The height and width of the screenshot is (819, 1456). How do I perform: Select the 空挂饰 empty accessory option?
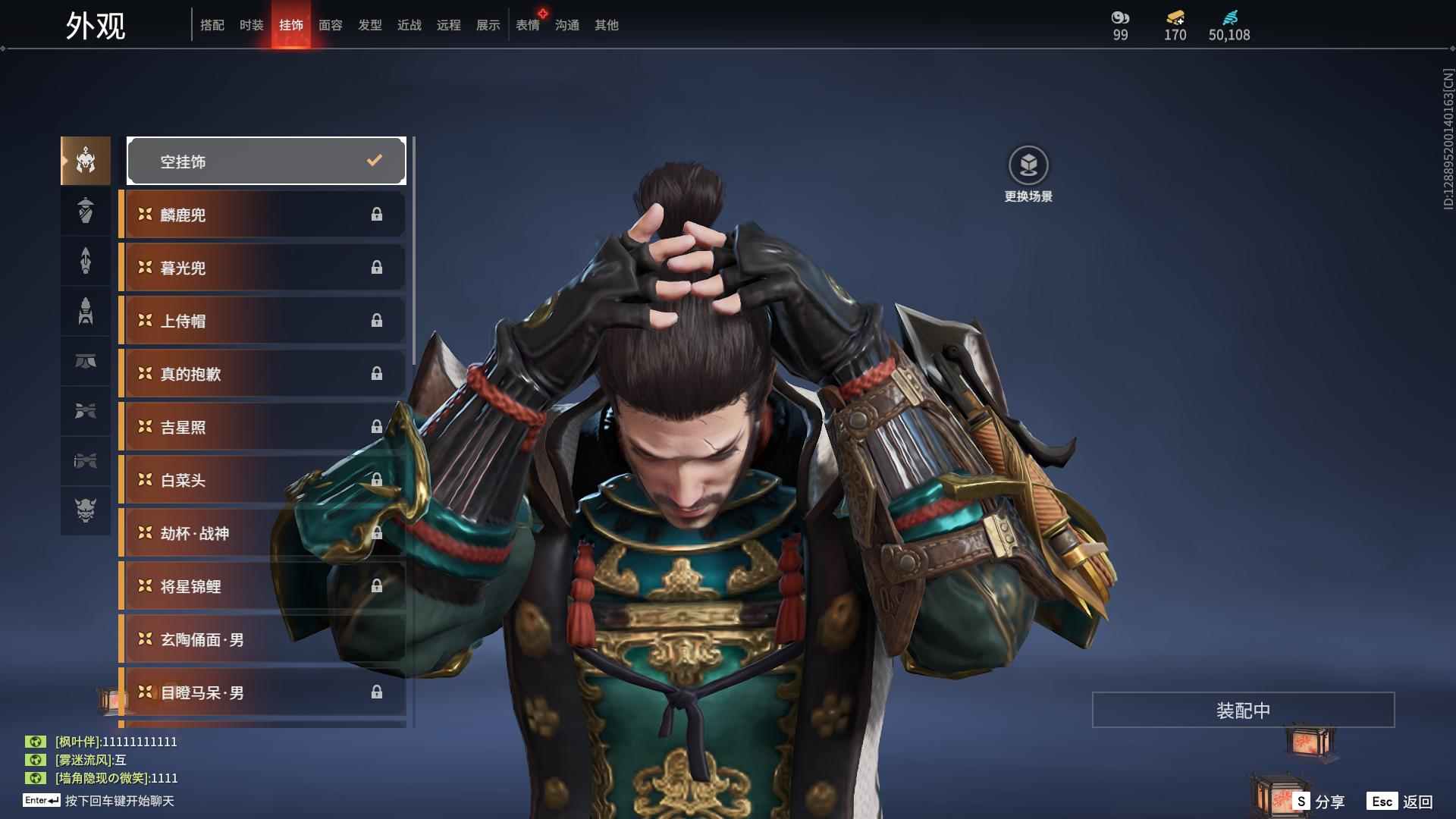pos(265,161)
